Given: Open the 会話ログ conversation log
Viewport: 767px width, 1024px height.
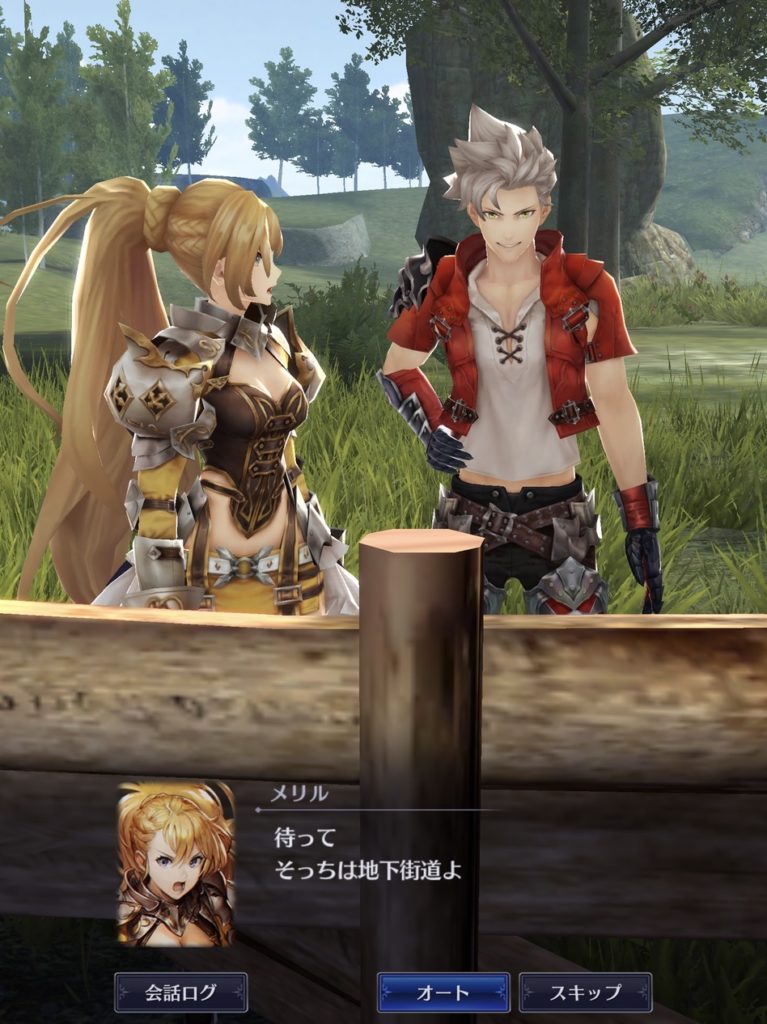Looking at the screenshot, I should pos(181,992).
